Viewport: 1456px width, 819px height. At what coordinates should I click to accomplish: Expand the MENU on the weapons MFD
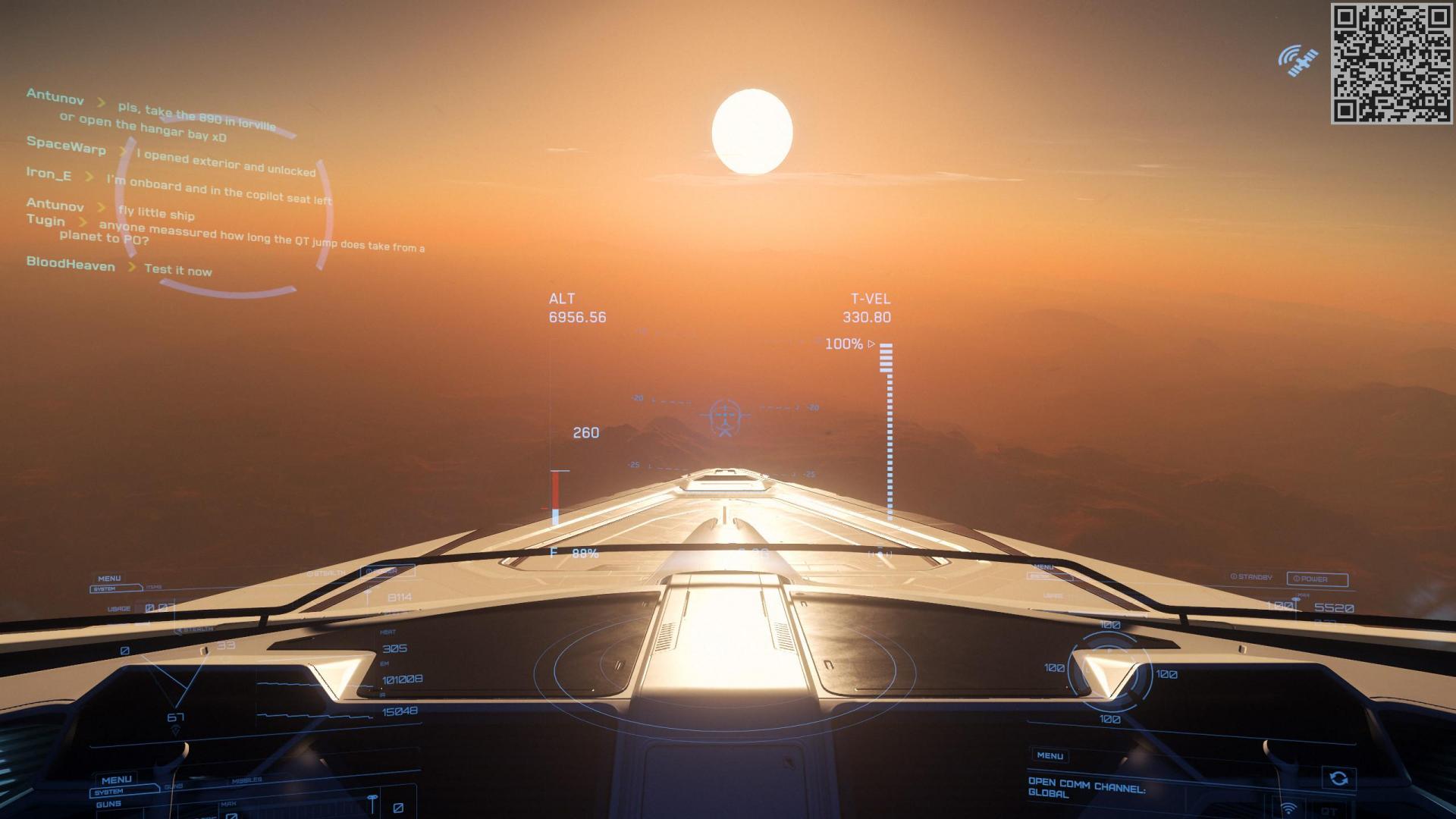coord(117,780)
